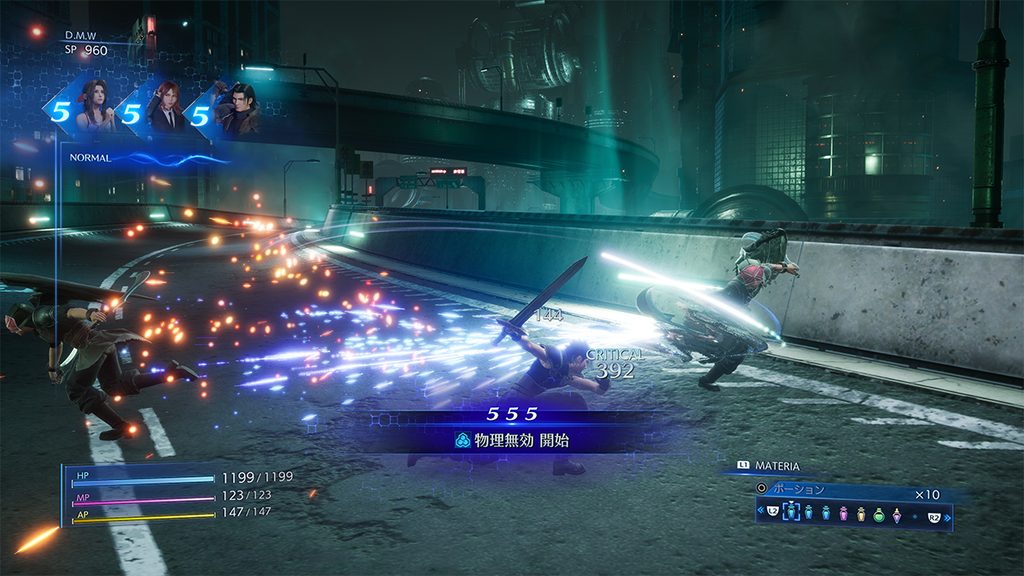Screen dimensions: 1024x576
Task: Pick the purple diamond-shaped bottle
Action: [x=898, y=512]
